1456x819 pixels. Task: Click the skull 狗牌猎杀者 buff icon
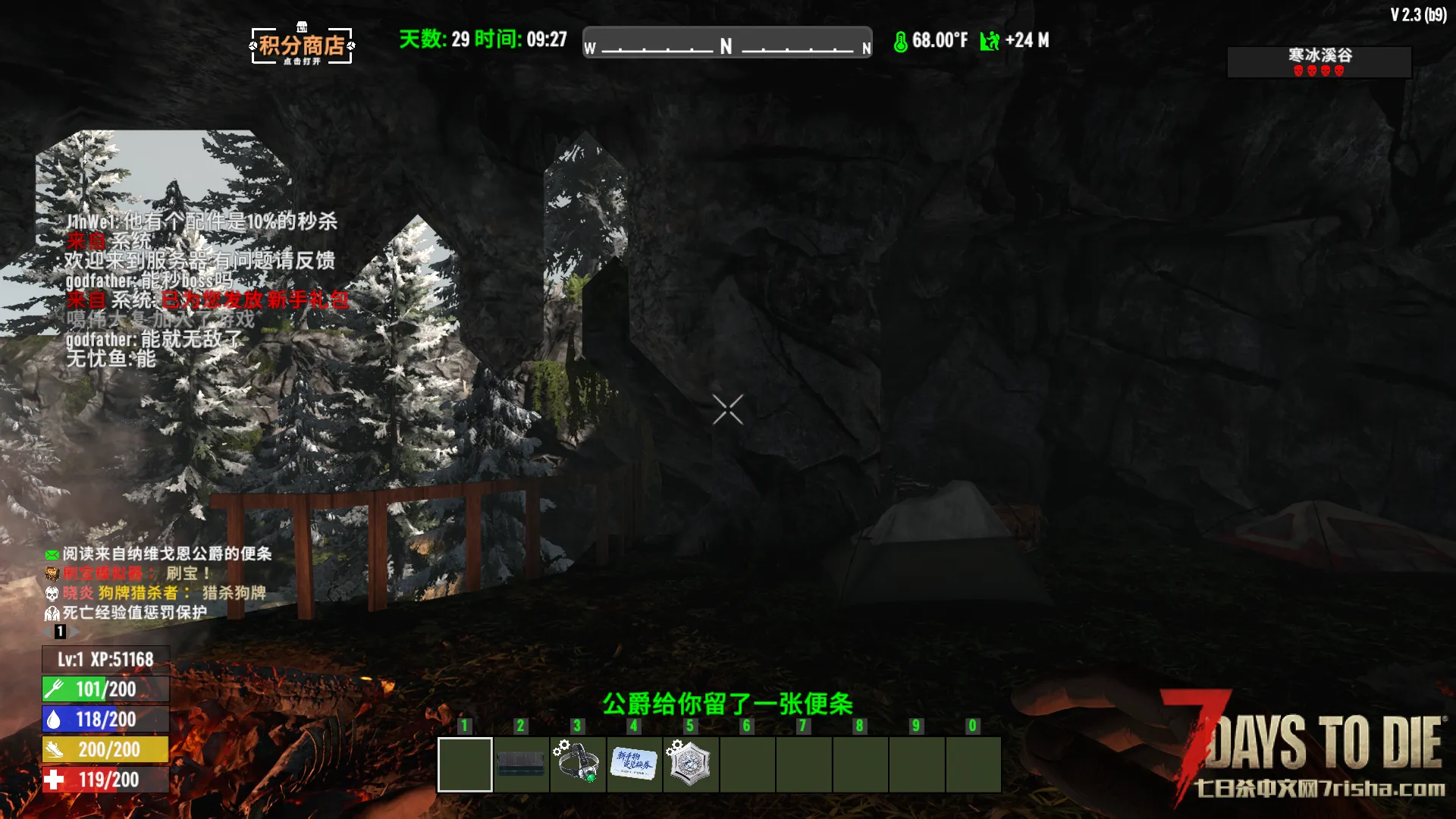tap(52, 593)
